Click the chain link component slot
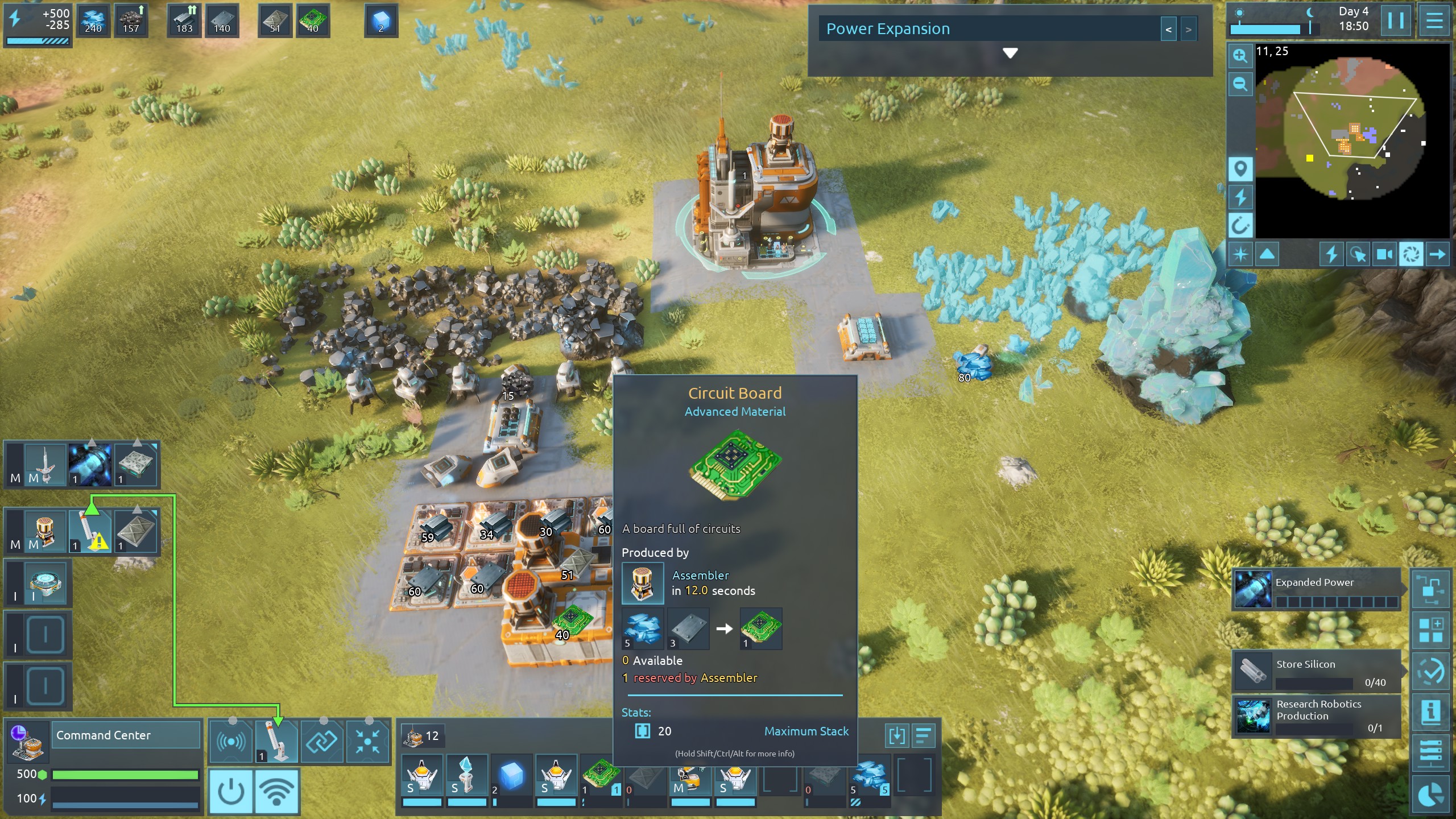Viewport: 1456px width, 819px height. click(x=322, y=741)
